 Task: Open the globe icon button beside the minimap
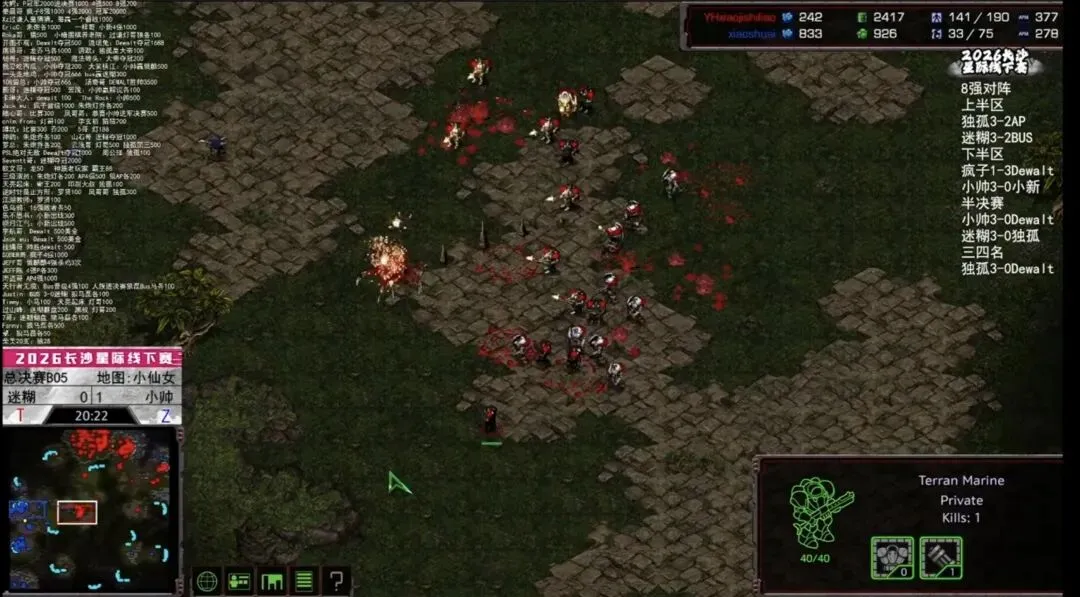click(x=207, y=580)
